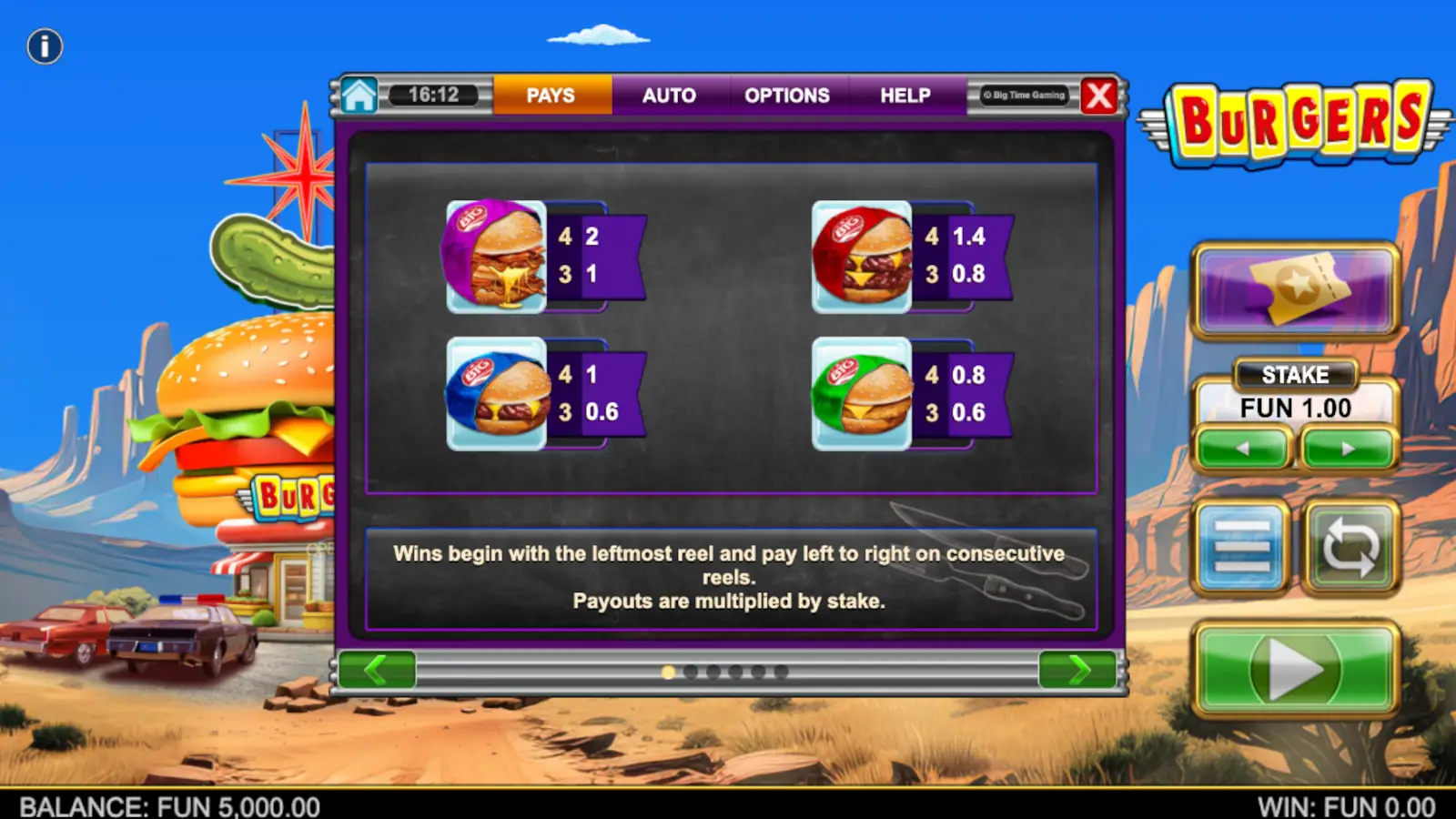Screen dimensions: 1456x819
Task: Switch to the AUTO tab
Action: click(671, 96)
